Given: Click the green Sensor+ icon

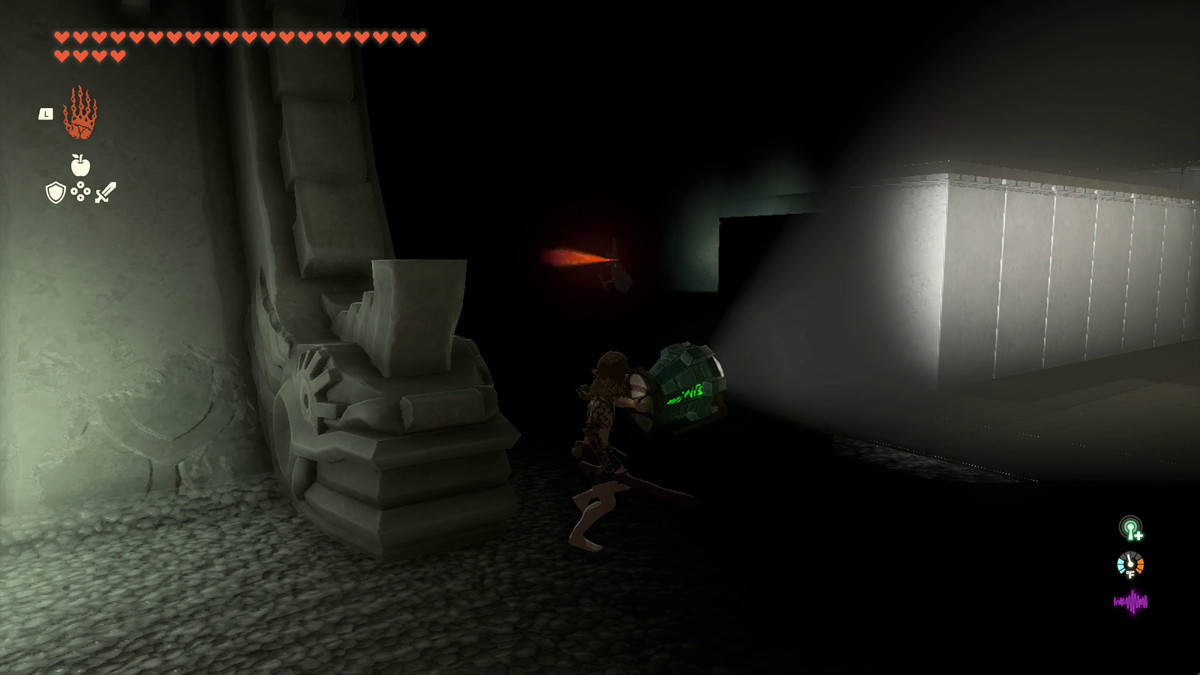Looking at the screenshot, I should (1130, 528).
